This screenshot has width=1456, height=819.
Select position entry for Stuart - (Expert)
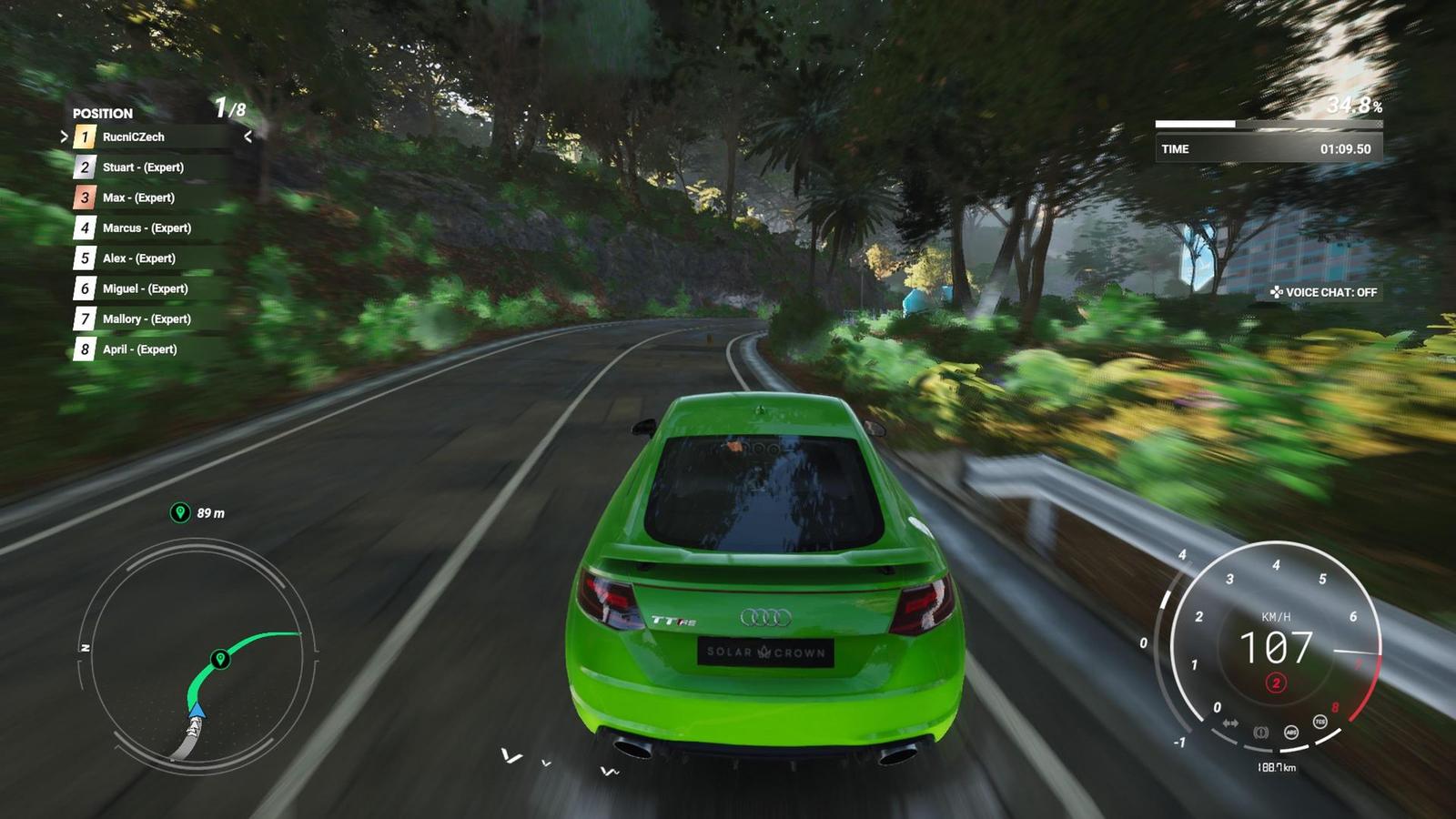pyautogui.click(x=146, y=167)
